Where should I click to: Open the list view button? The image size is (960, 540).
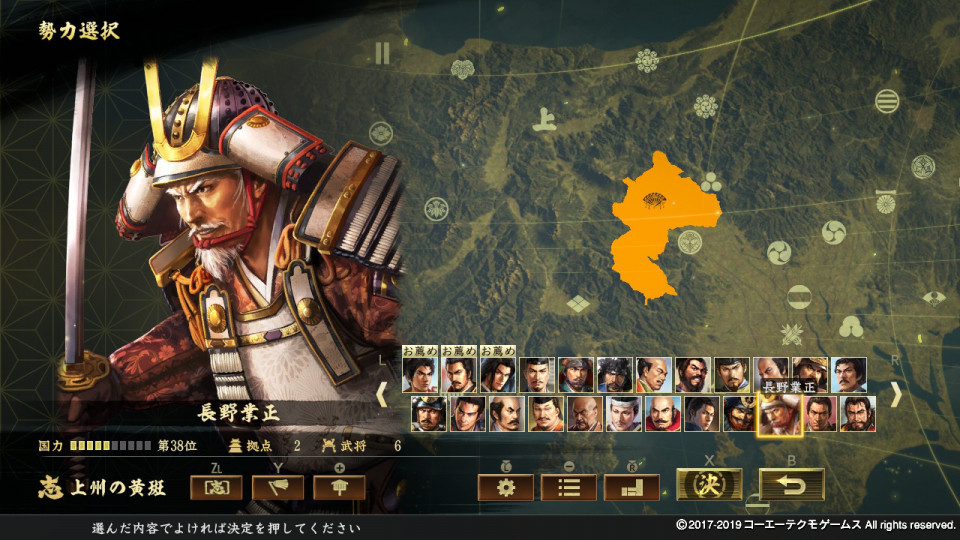point(568,487)
